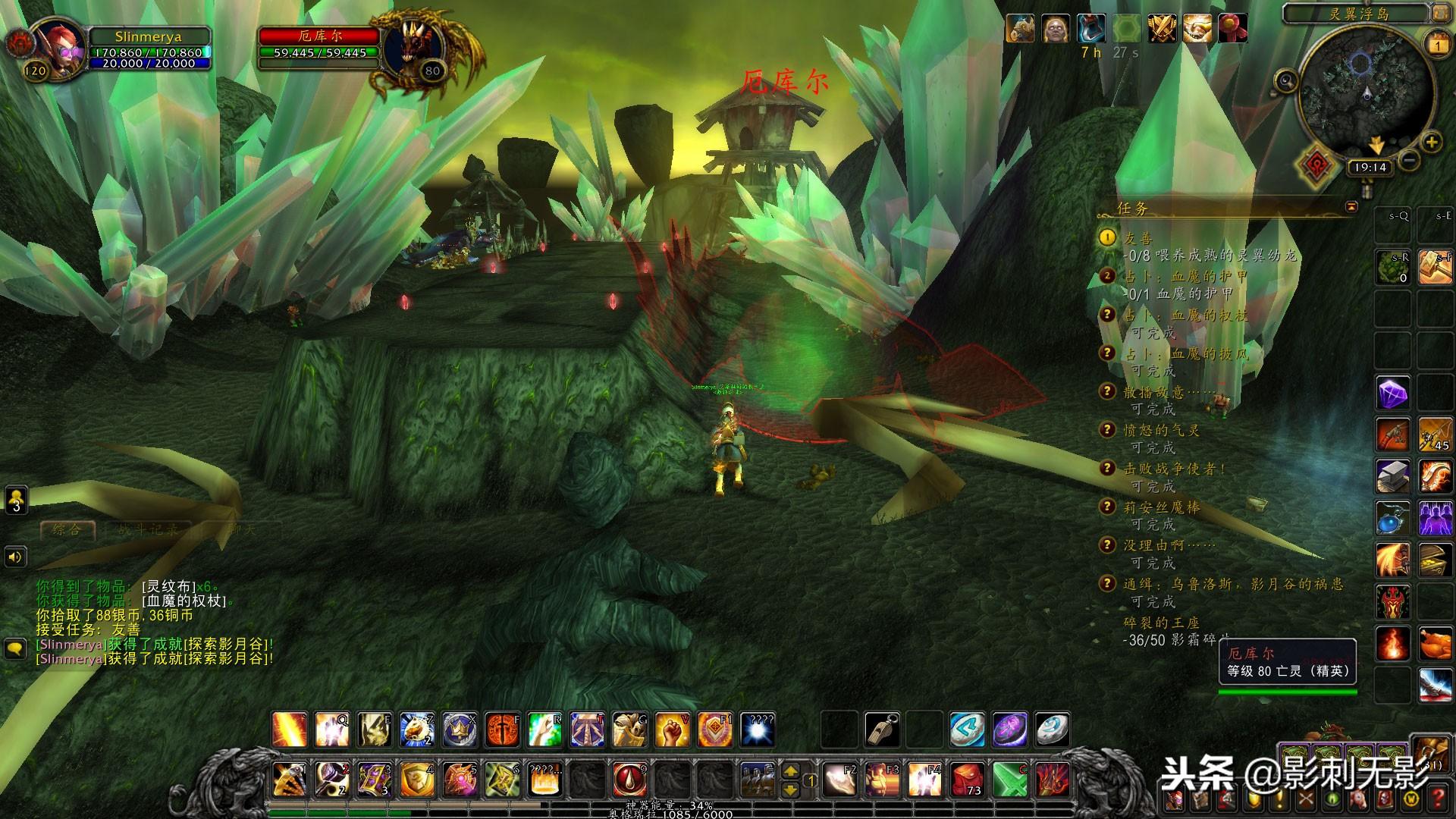Viewport: 1456px width, 819px height.
Task: Use the green sword ability
Action: tap(1009, 779)
